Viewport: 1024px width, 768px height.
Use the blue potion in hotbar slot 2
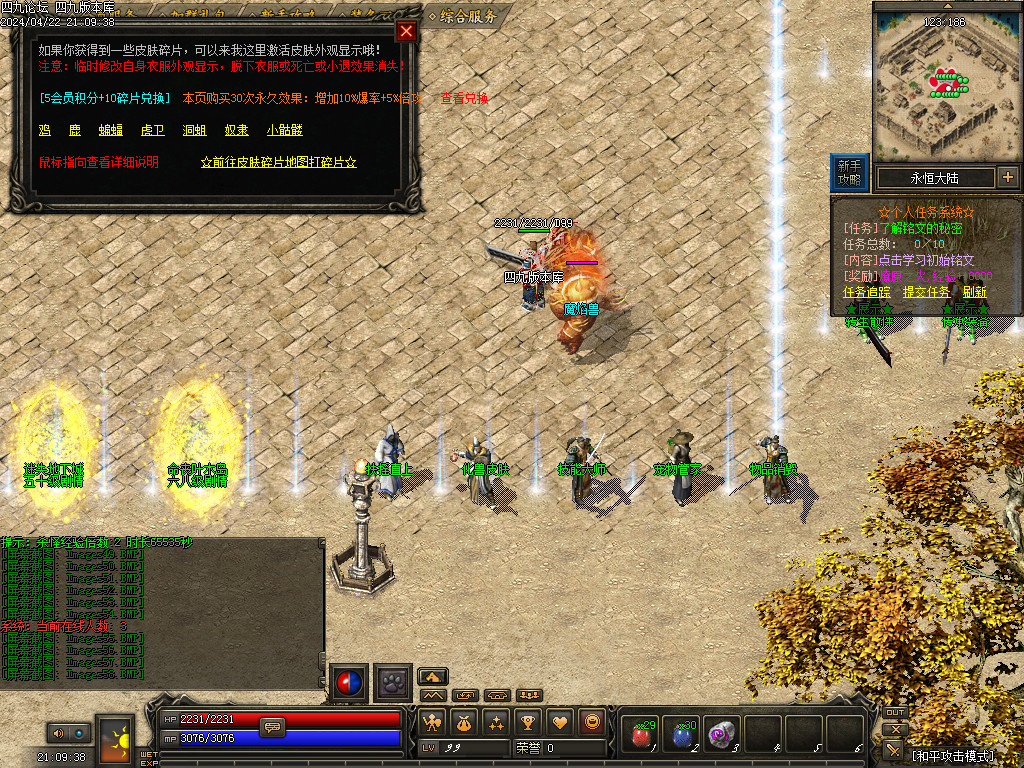tap(681, 735)
